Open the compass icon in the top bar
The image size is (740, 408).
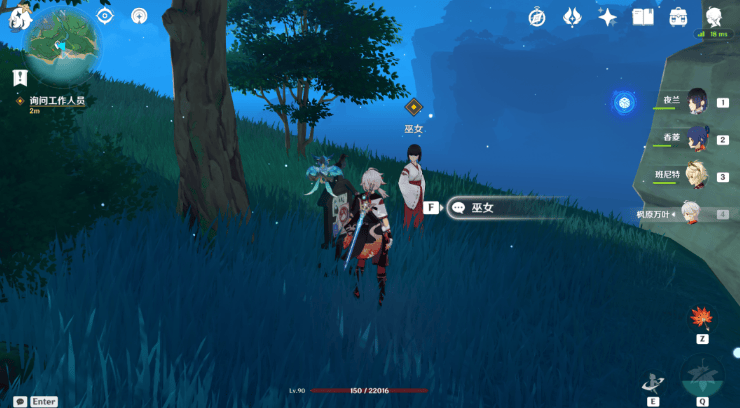coord(538,17)
